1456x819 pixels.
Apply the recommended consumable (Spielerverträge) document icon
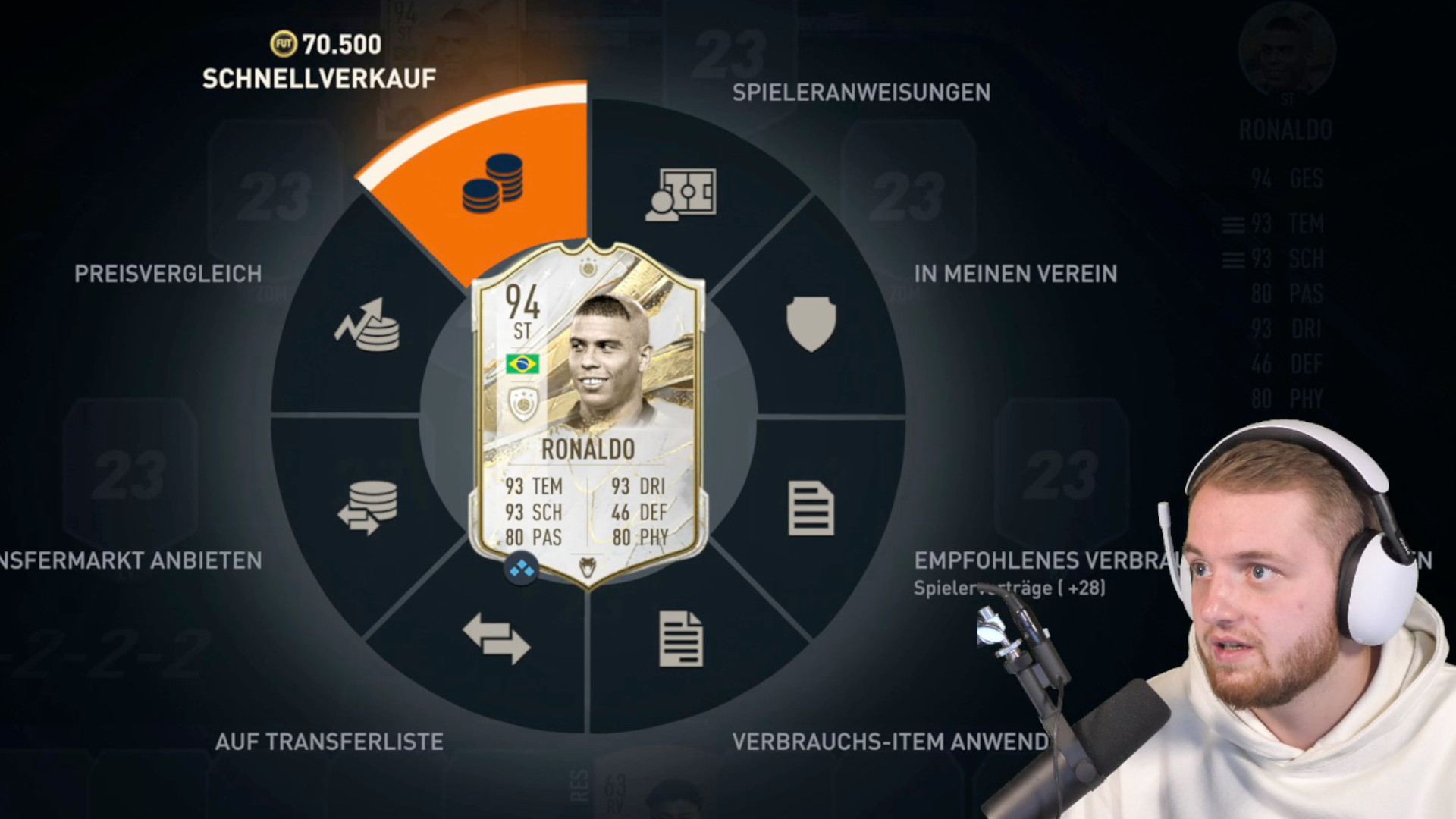(811, 508)
